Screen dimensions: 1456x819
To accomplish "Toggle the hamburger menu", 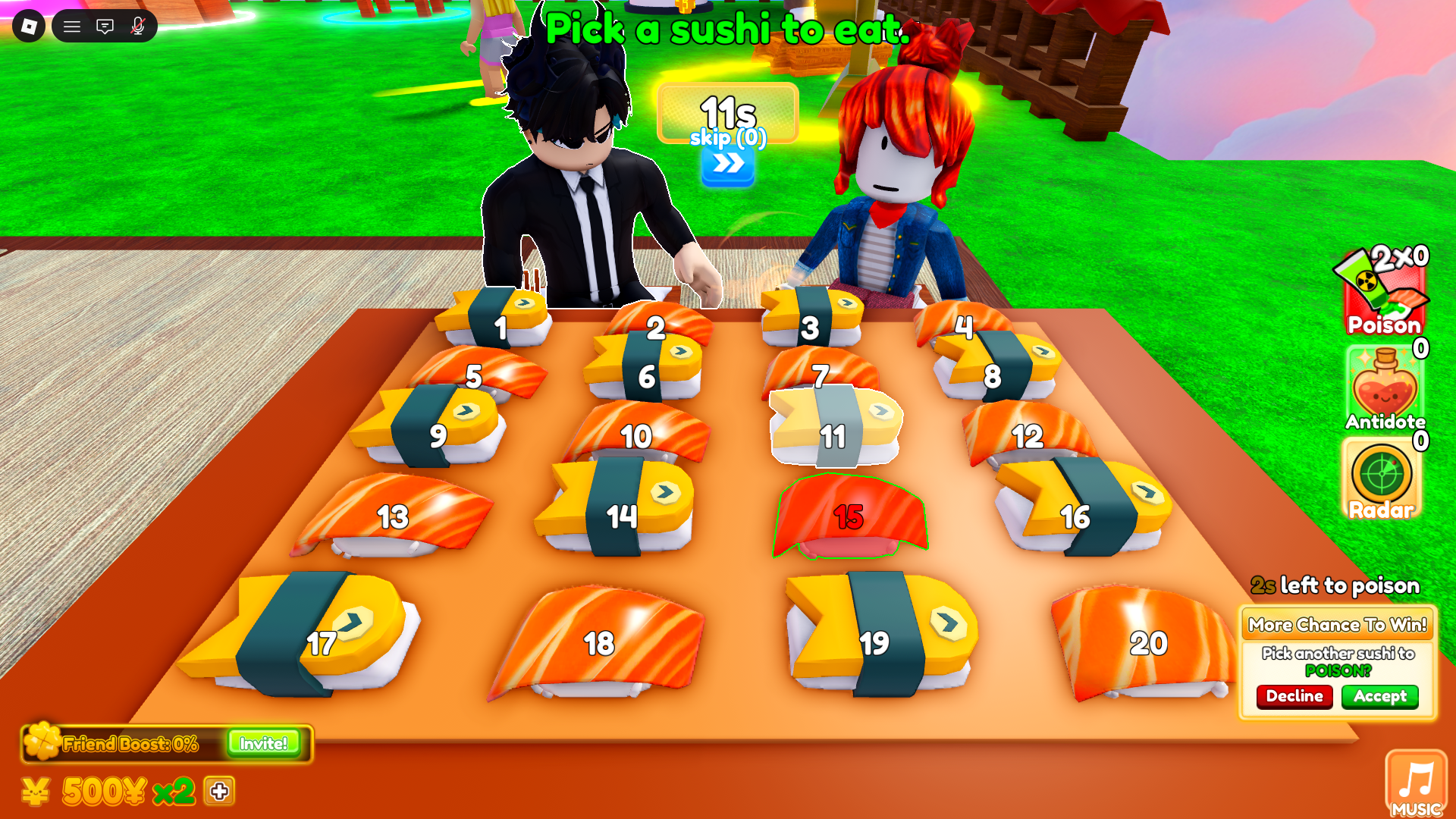I will click(x=73, y=26).
